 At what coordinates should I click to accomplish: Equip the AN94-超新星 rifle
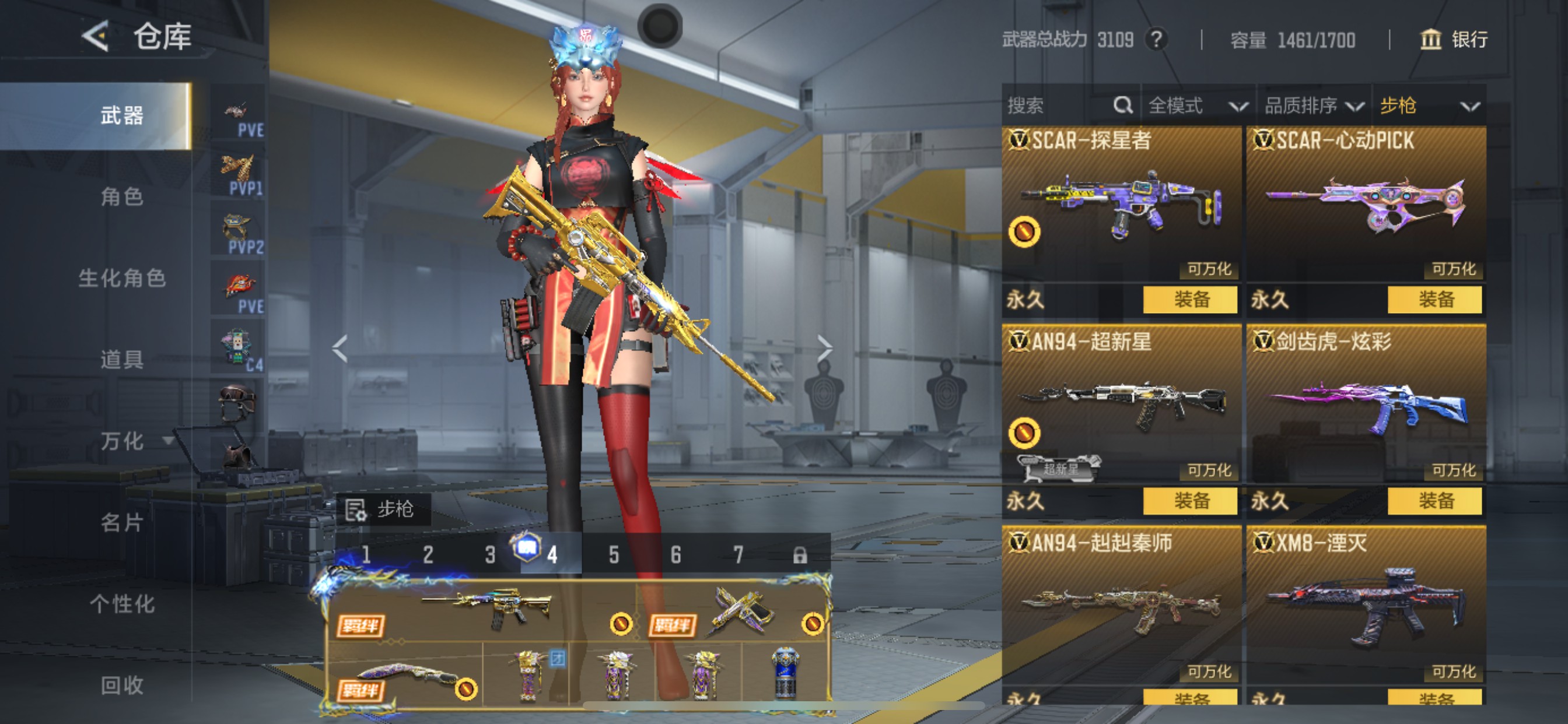1190,501
